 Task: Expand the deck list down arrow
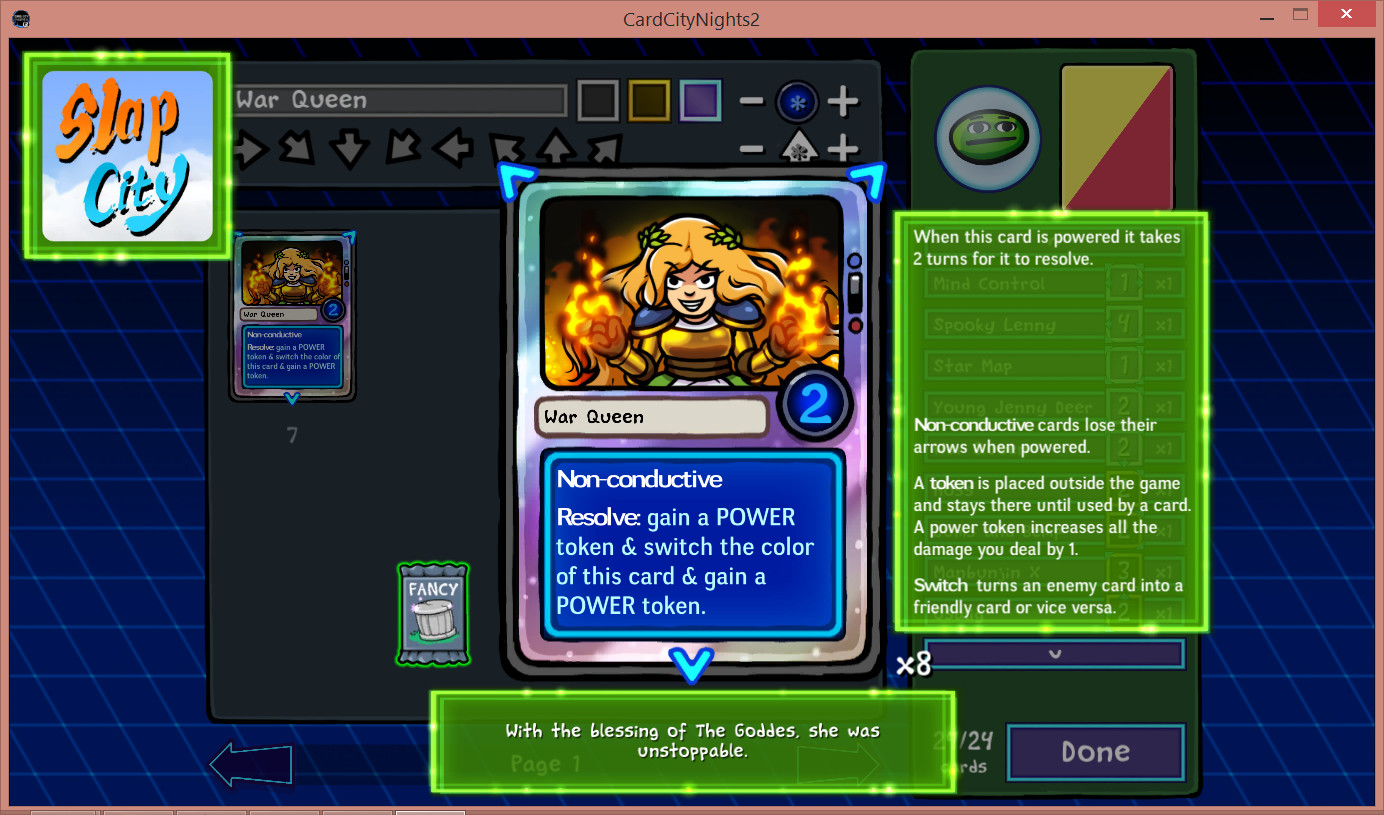(1054, 654)
